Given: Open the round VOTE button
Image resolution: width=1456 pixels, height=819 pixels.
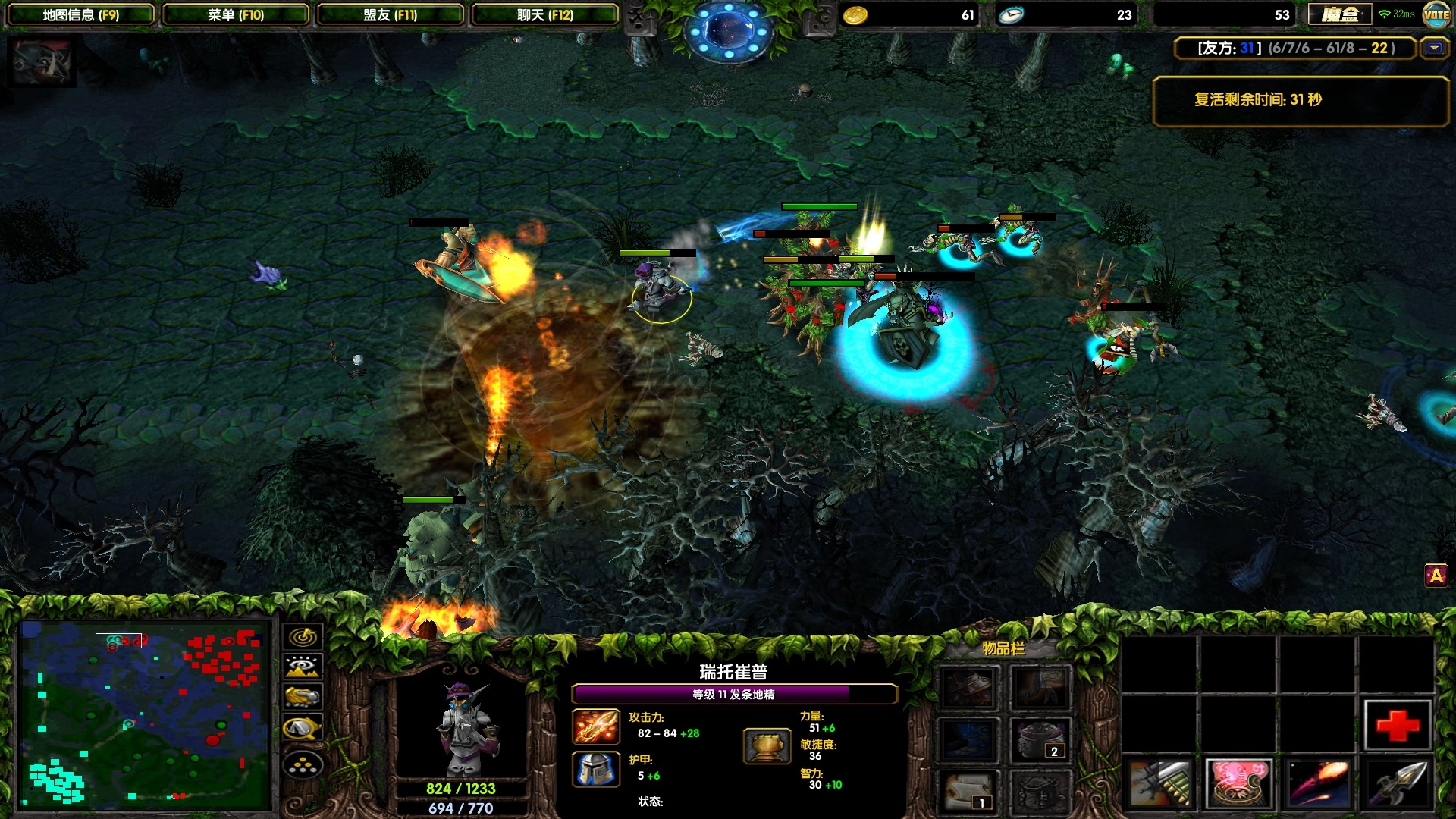Looking at the screenshot, I should point(1436,14).
